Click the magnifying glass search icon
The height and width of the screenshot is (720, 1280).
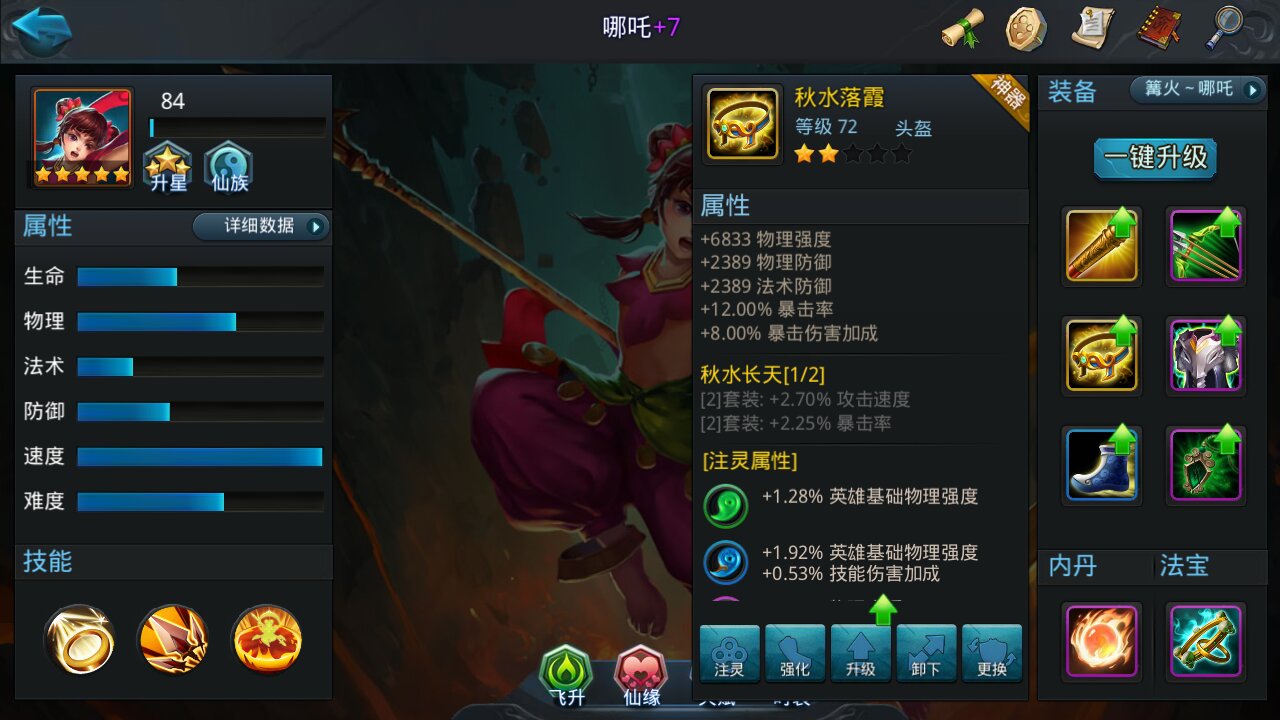[x=1225, y=30]
